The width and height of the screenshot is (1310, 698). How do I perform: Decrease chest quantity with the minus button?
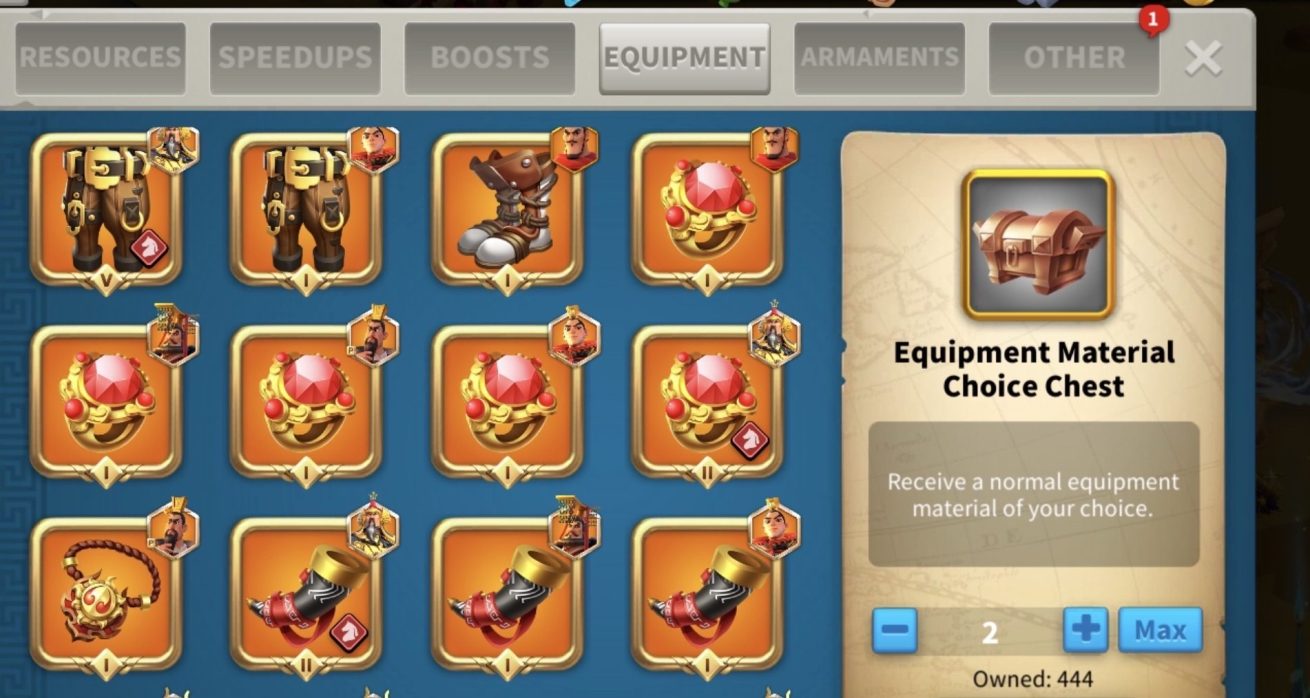coord(895,630)
